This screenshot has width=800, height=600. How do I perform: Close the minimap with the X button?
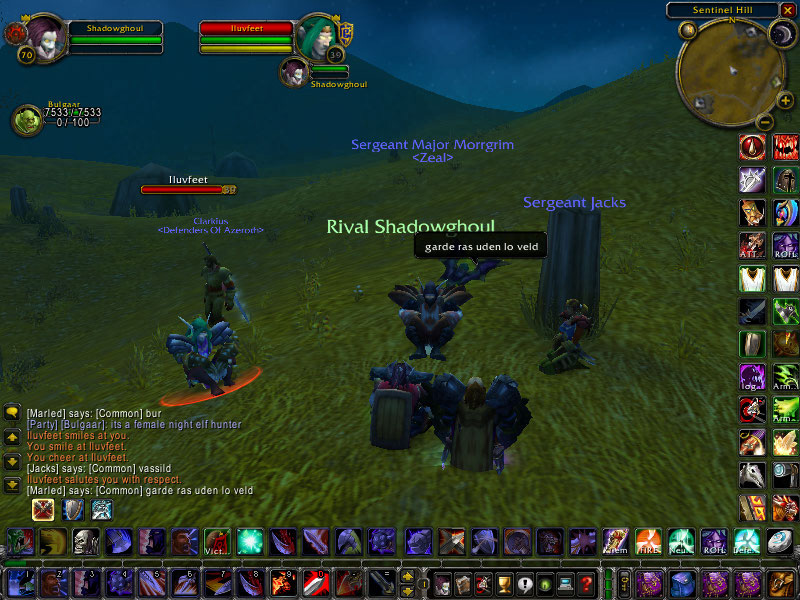[788, 10]
